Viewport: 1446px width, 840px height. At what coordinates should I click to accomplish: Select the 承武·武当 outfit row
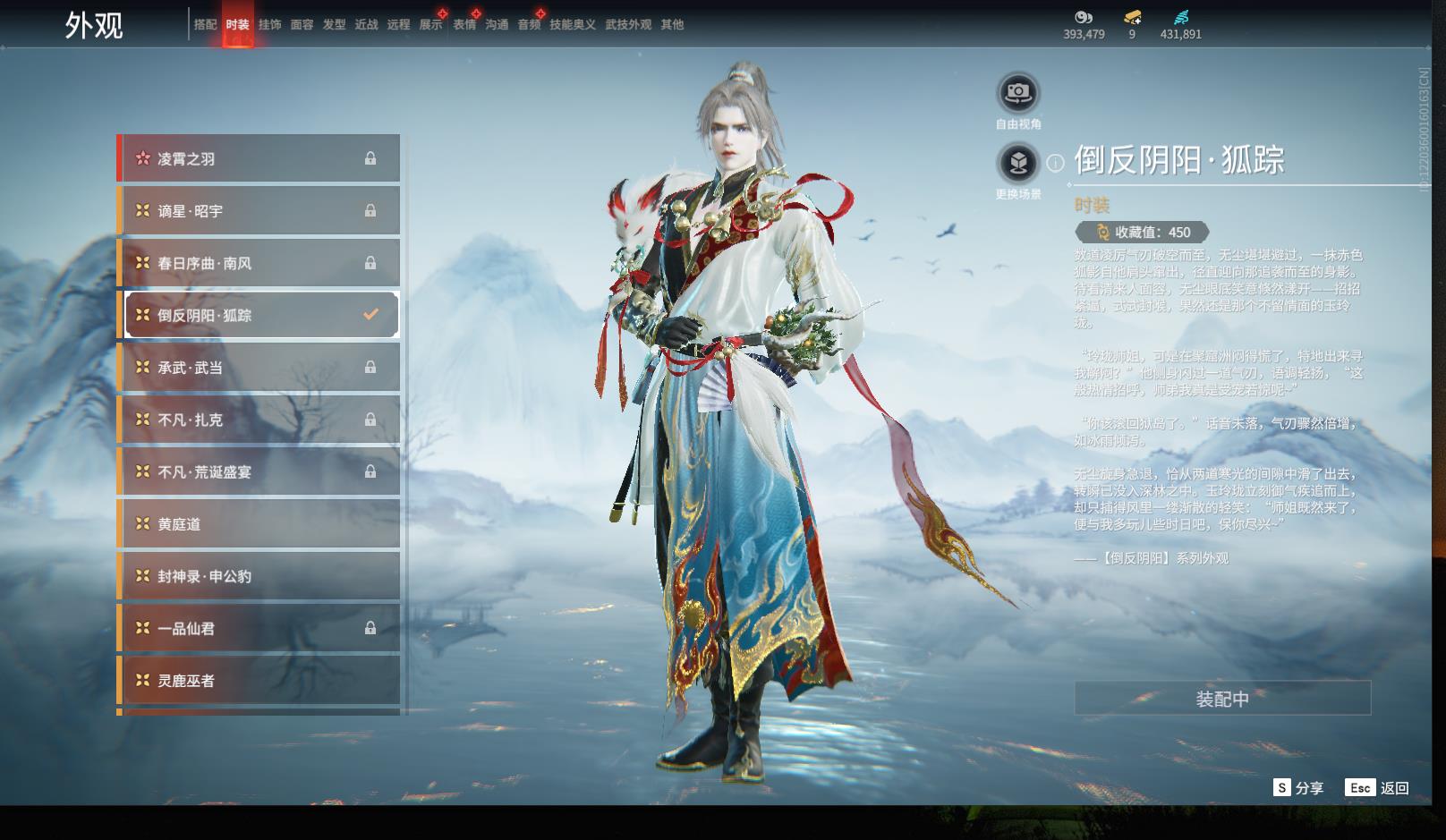259,368
